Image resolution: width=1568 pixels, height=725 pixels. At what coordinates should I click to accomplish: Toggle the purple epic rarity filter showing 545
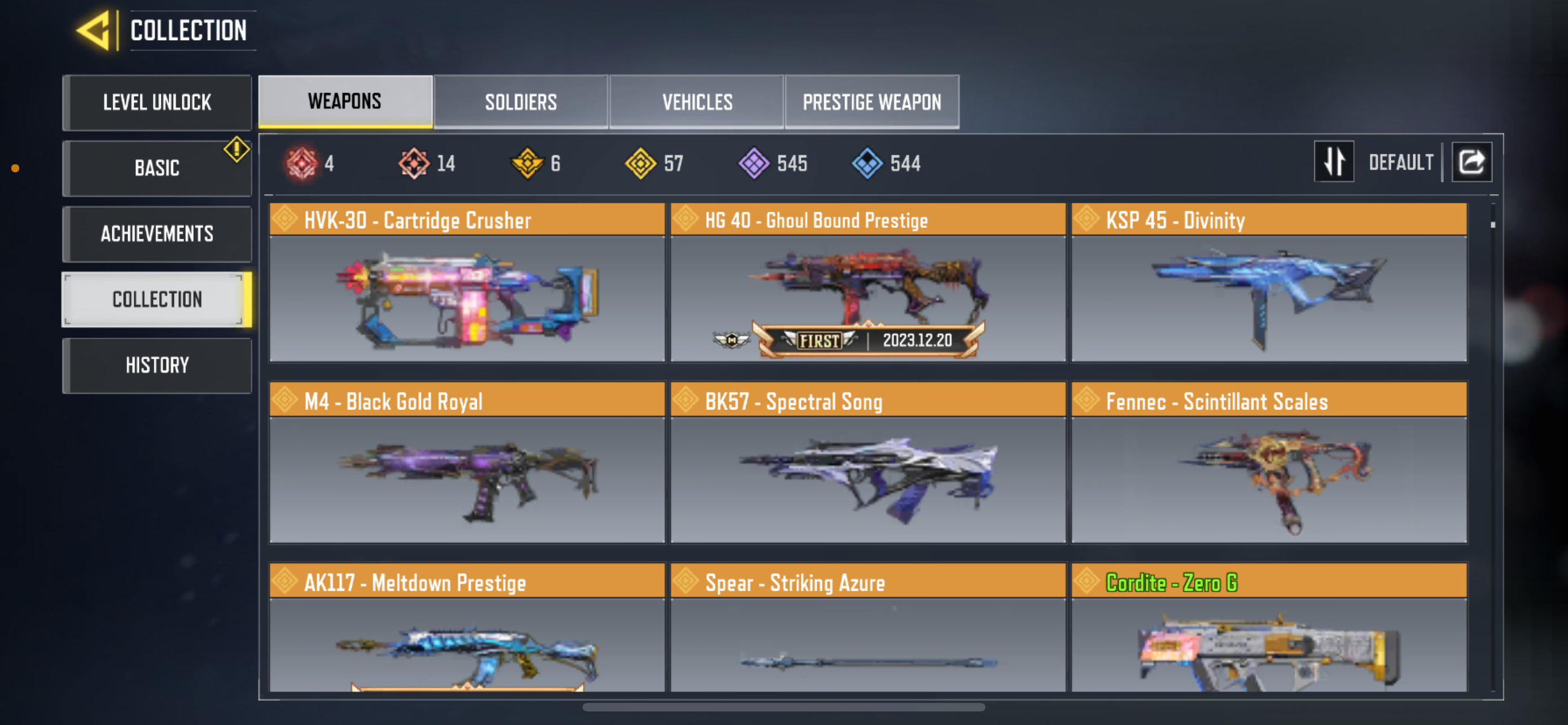pos(755,163)
